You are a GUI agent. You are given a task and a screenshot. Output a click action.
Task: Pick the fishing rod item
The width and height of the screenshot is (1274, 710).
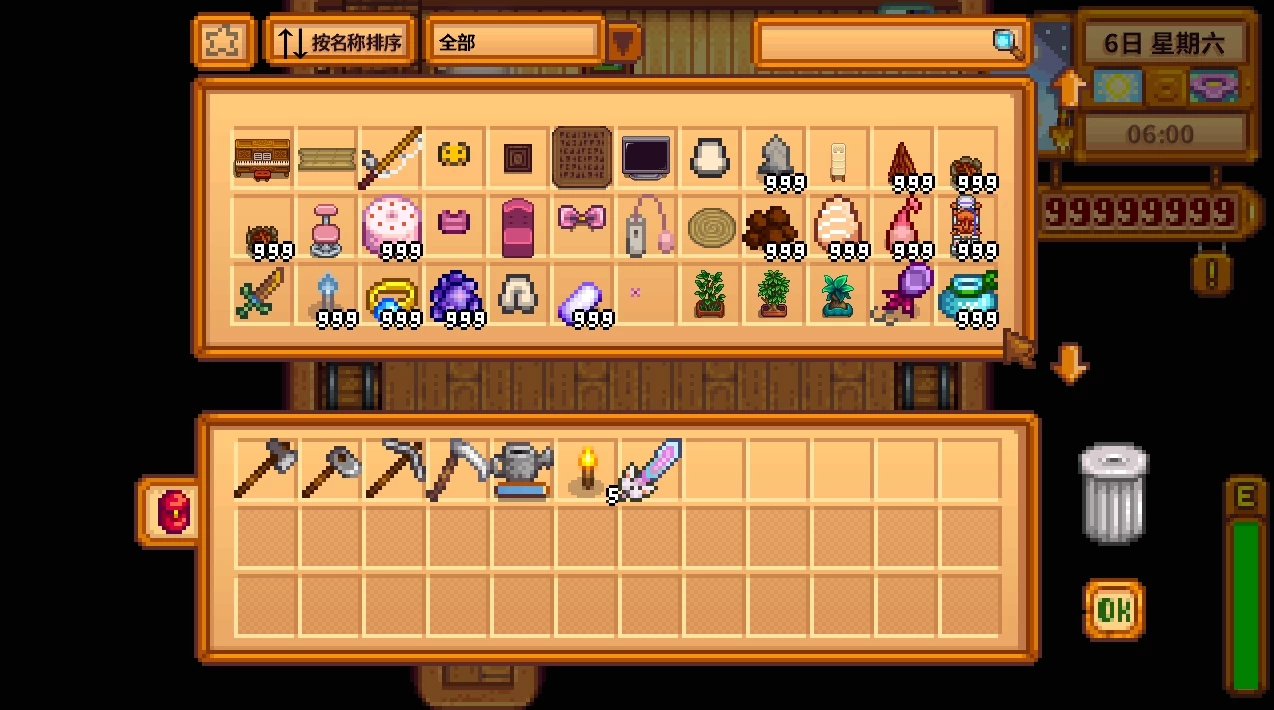391,157
